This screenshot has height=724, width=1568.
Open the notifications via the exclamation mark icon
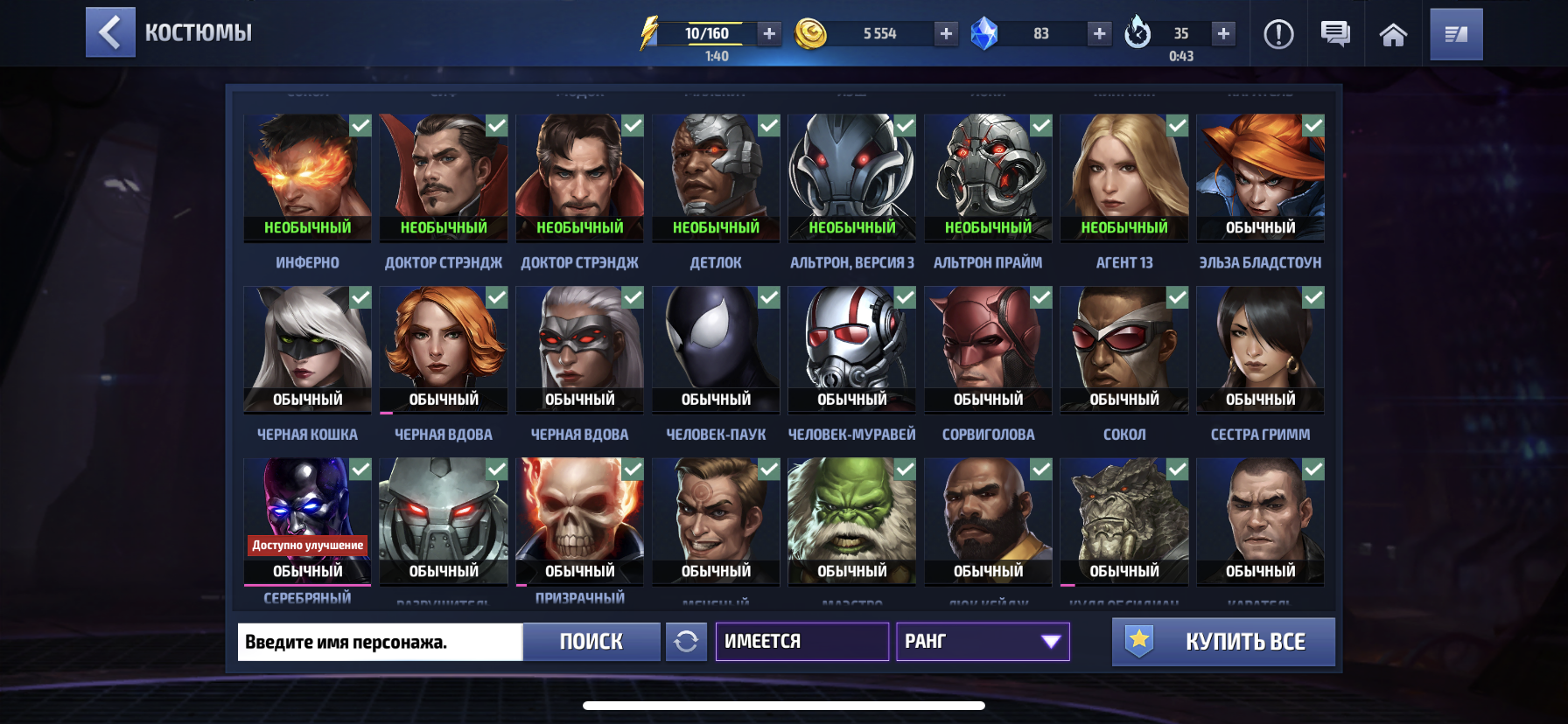(1278, 33)
